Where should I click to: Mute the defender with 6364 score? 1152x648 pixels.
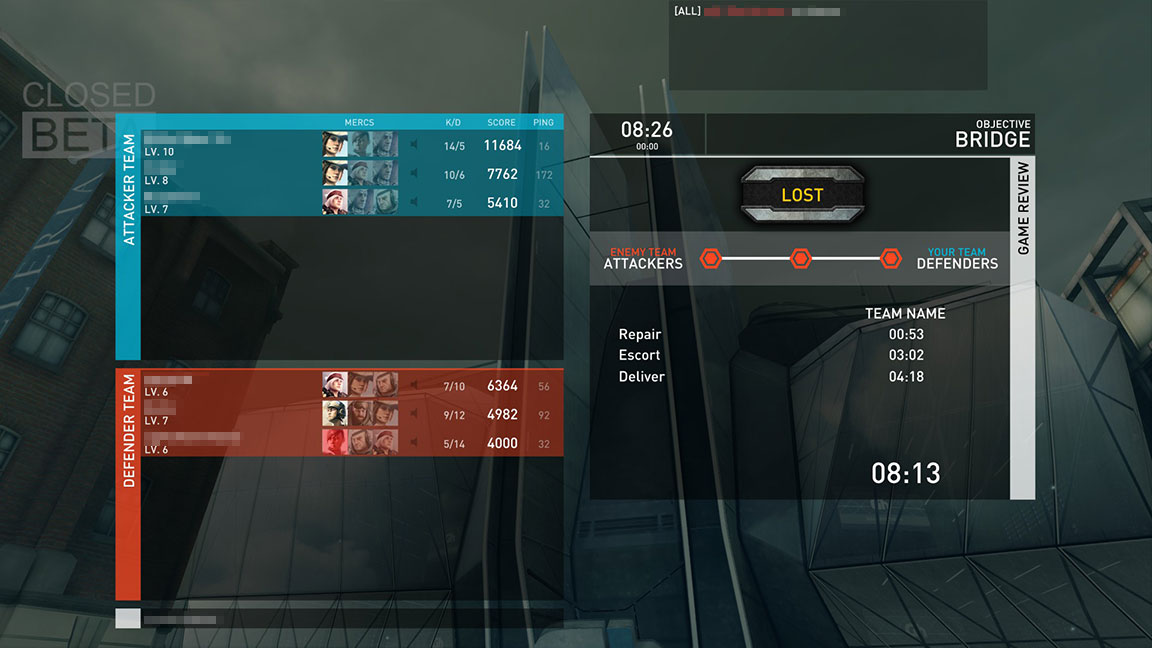tap(412, 386)
